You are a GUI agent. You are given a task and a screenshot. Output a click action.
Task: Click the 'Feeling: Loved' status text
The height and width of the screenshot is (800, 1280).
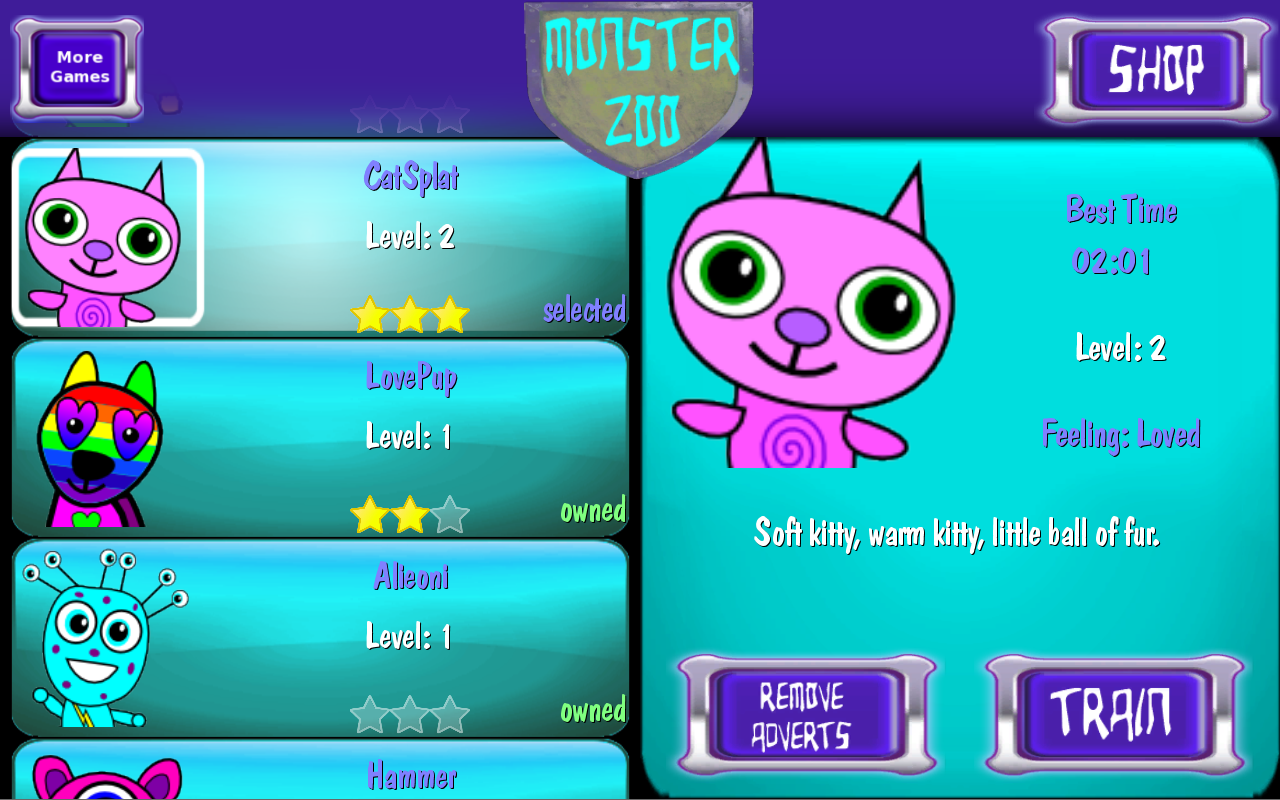pos(1121,434)
